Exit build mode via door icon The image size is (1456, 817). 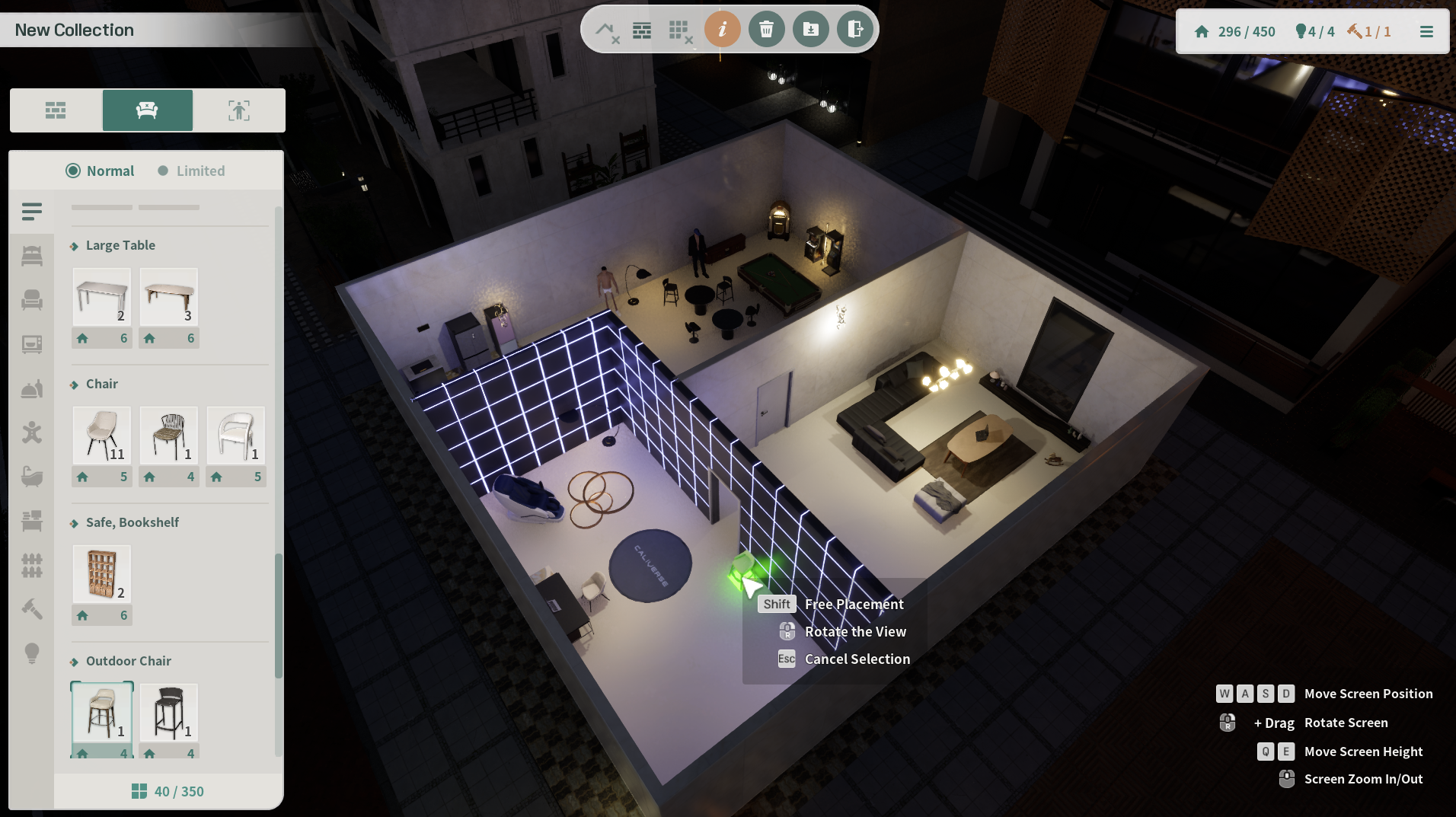(854, 30)
